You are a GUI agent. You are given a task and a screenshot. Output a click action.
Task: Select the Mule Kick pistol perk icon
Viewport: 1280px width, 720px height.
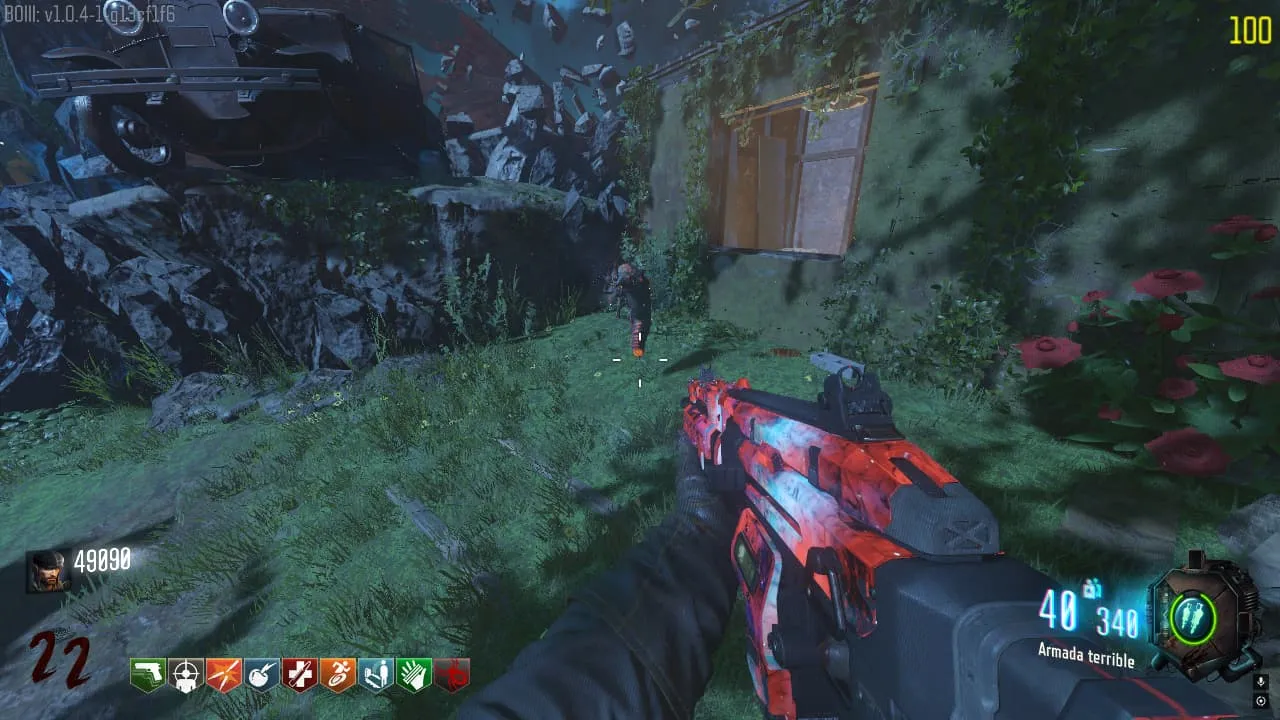[x=147, y=675]
